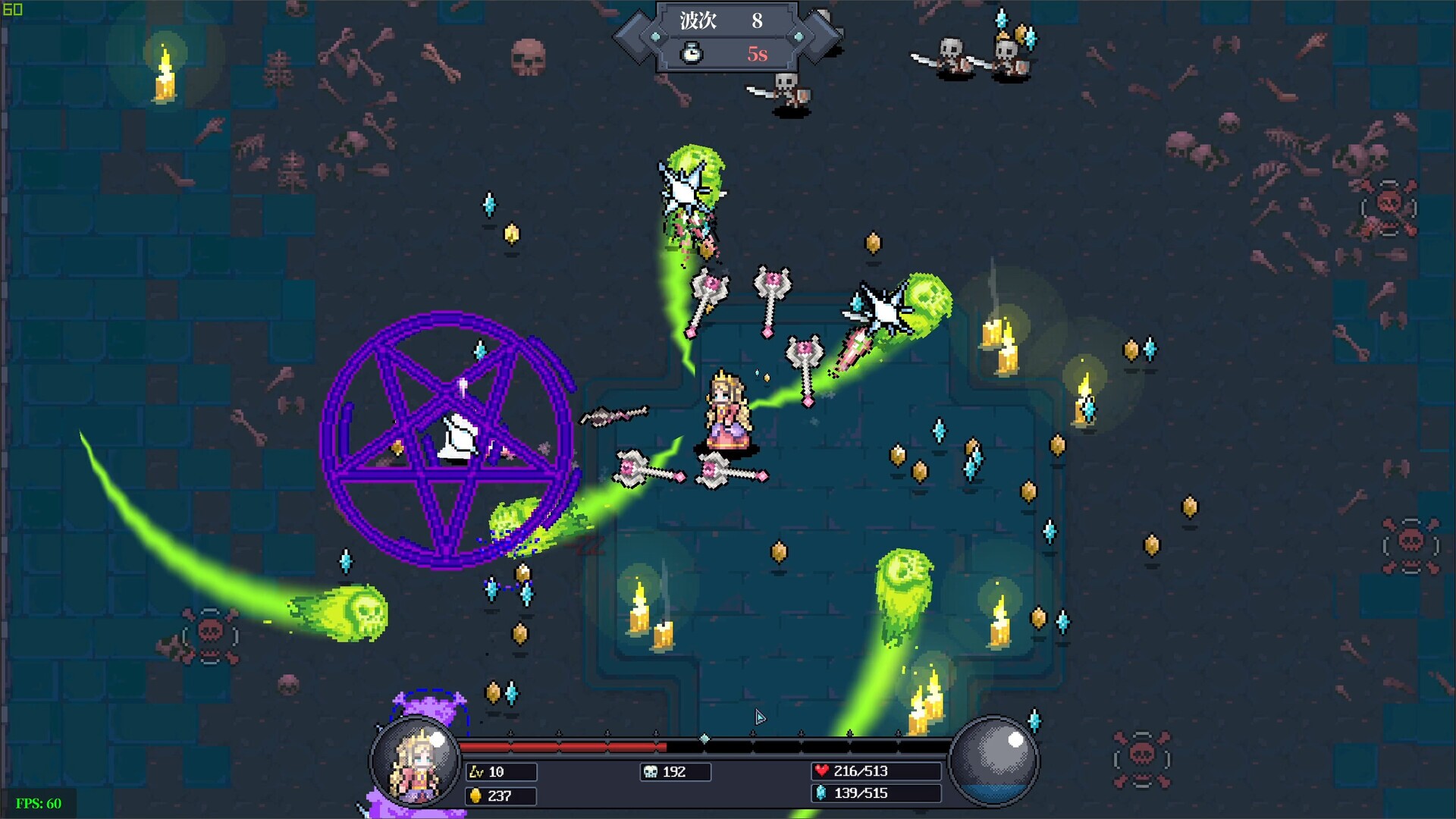The image size is (1456, 819).
Task: Click the skeleton swordsman near the top-right
Action: point(952,52)
